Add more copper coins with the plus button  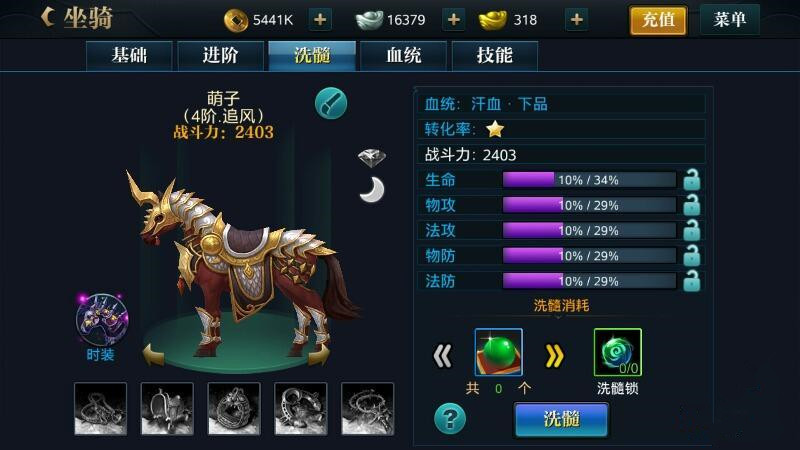(320, 19)
